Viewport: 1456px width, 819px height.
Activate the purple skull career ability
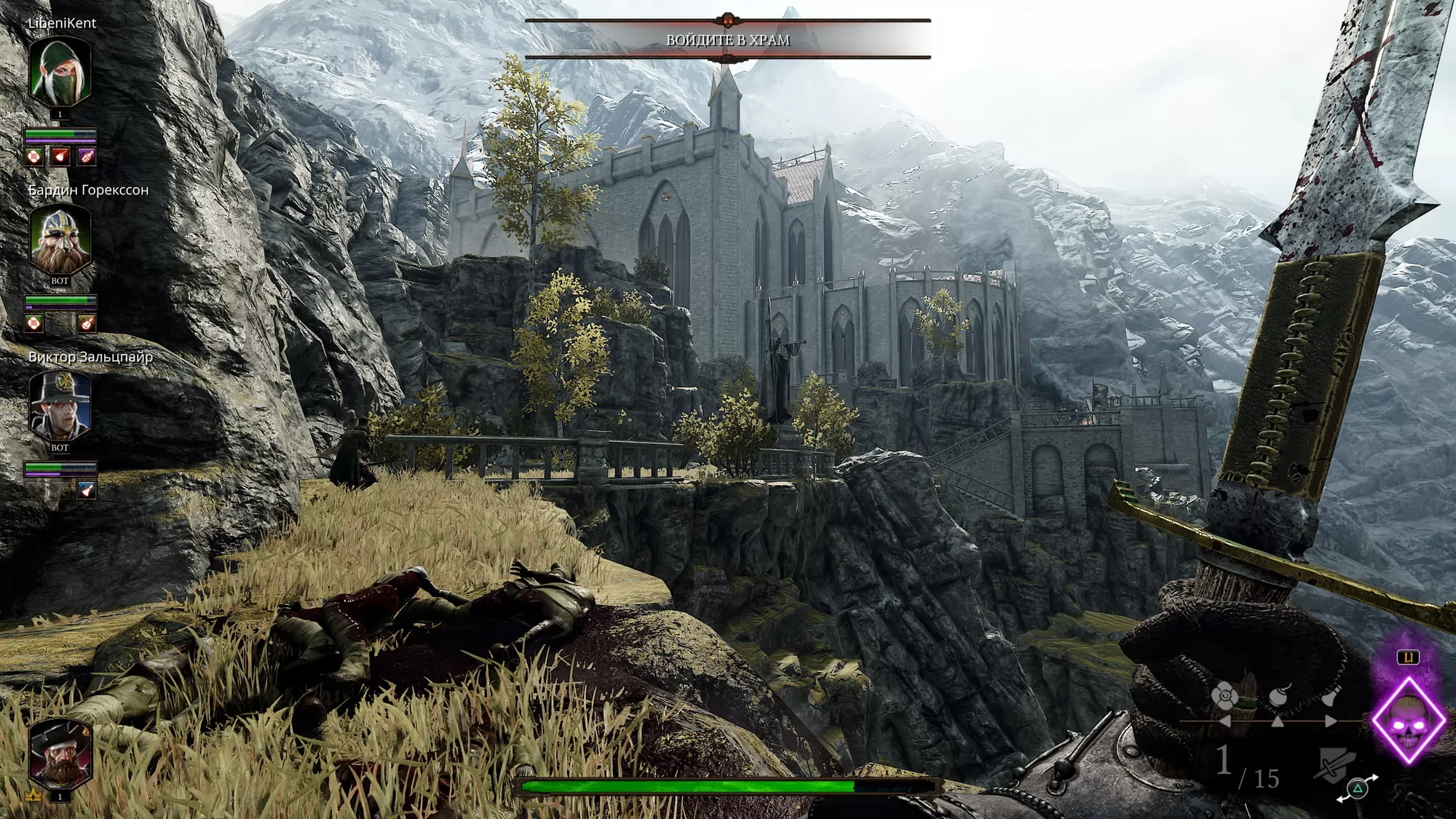click(1408, 720)
